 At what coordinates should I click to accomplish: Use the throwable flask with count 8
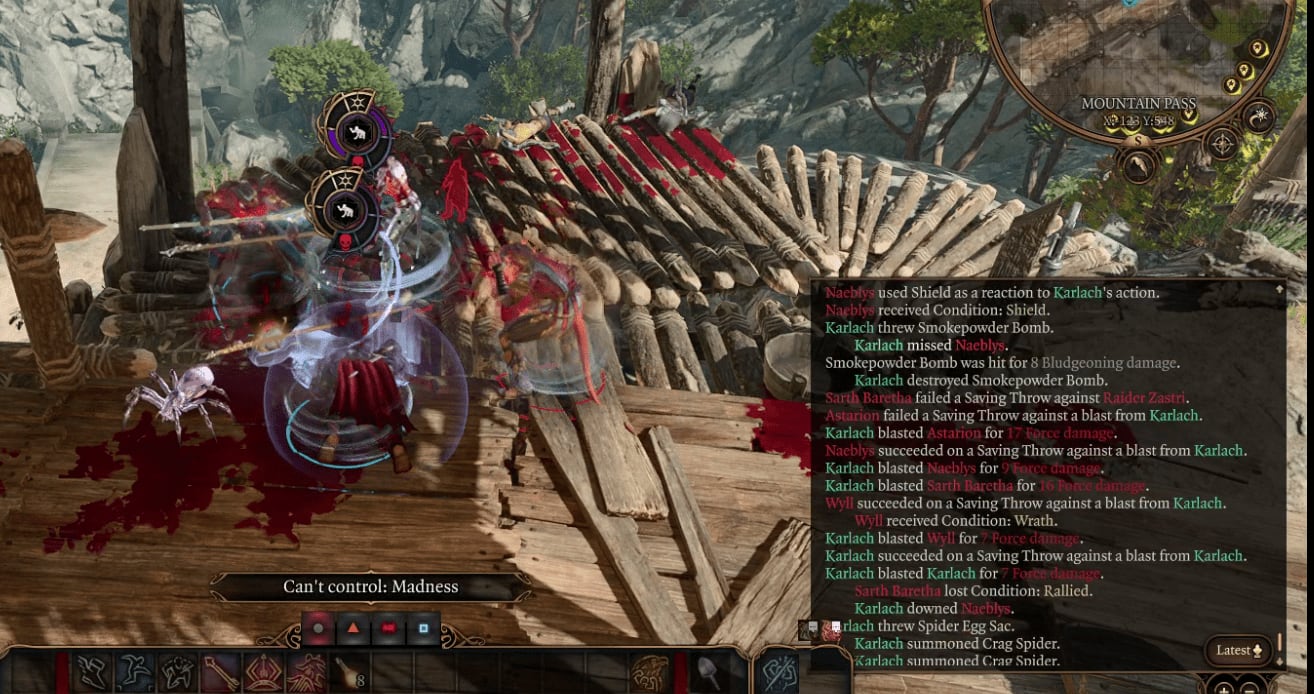(x=347, y=673)
